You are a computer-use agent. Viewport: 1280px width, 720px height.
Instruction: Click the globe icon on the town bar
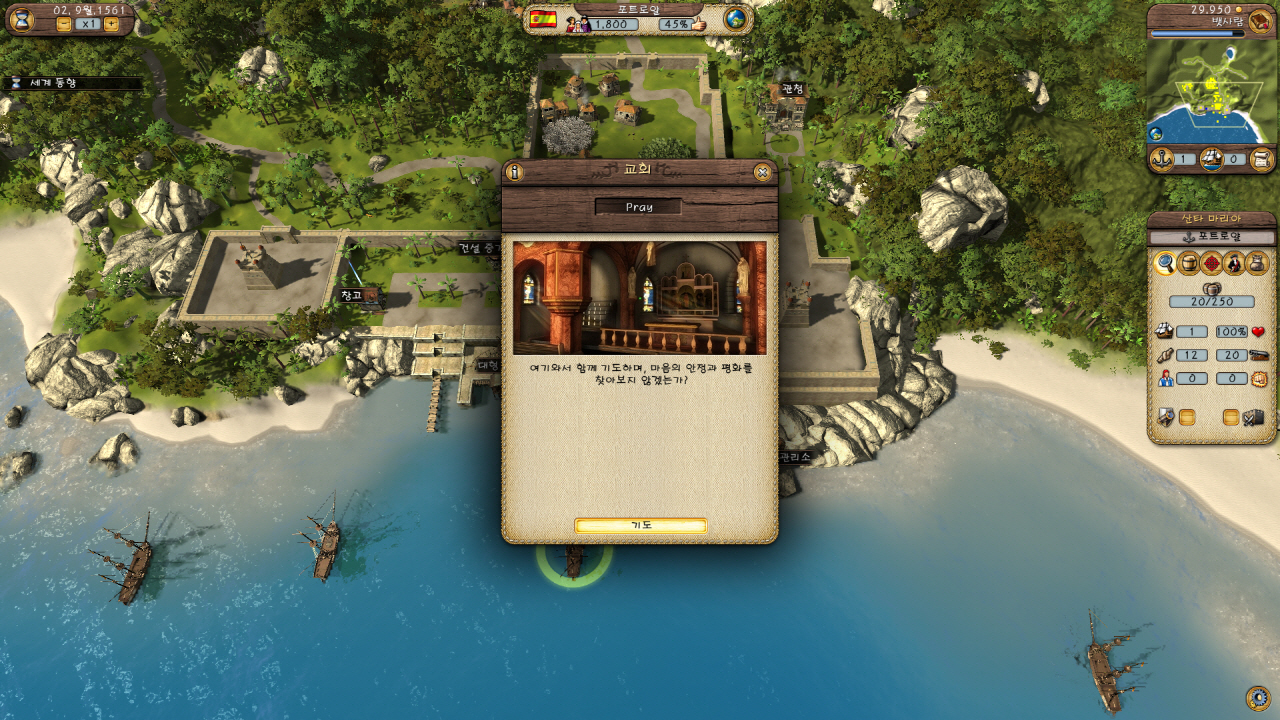(736, 20)
